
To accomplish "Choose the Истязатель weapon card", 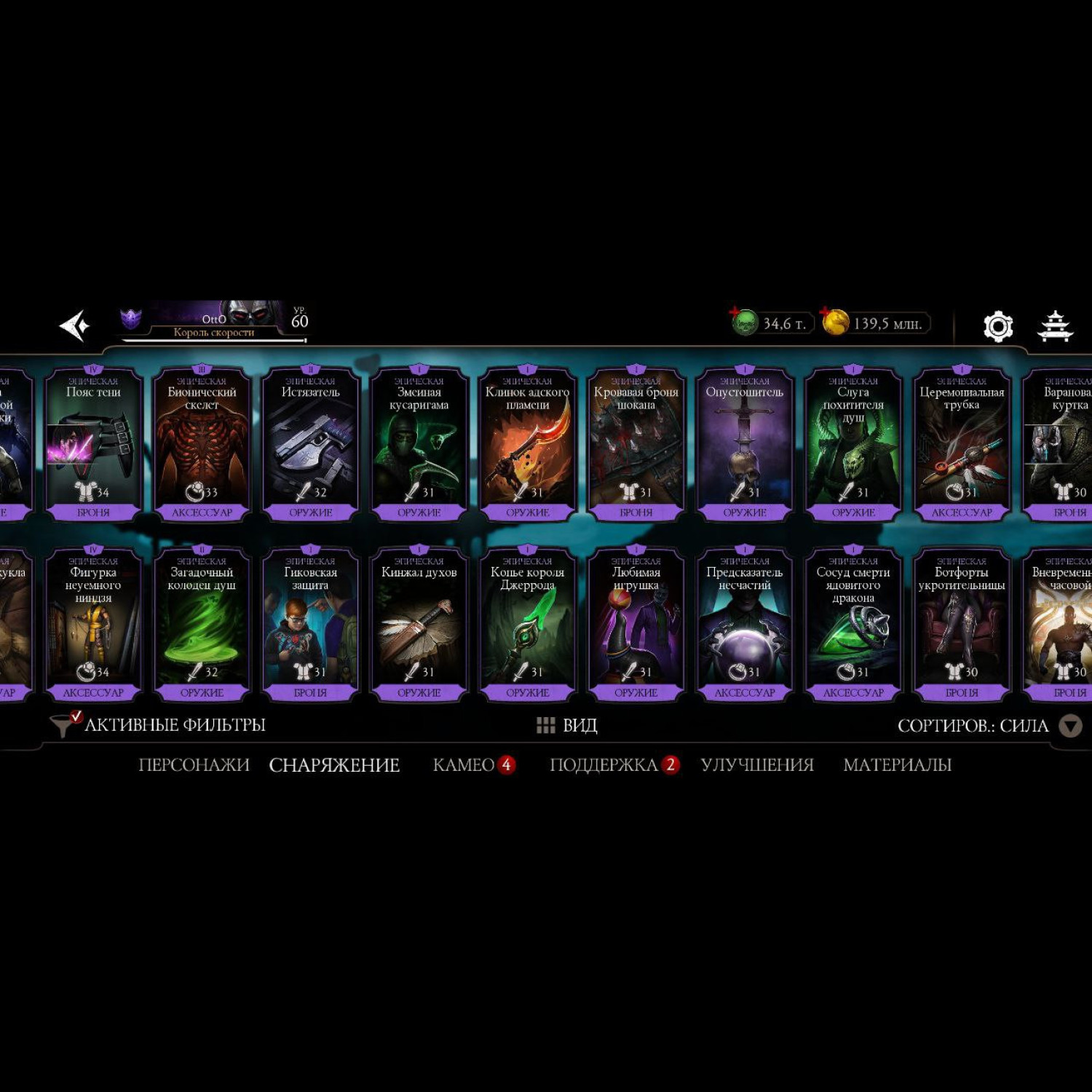I will point(310,444).
